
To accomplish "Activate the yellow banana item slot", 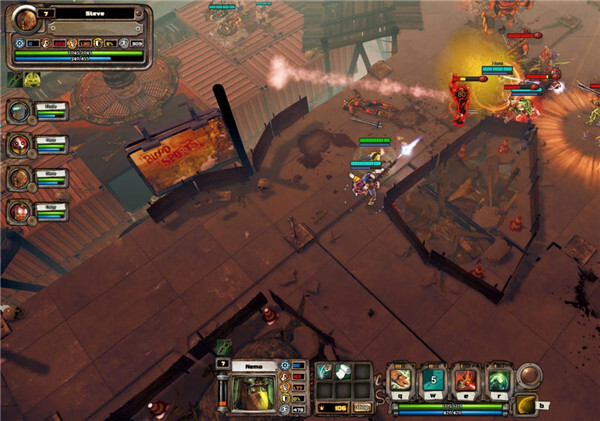I will 525,405.
